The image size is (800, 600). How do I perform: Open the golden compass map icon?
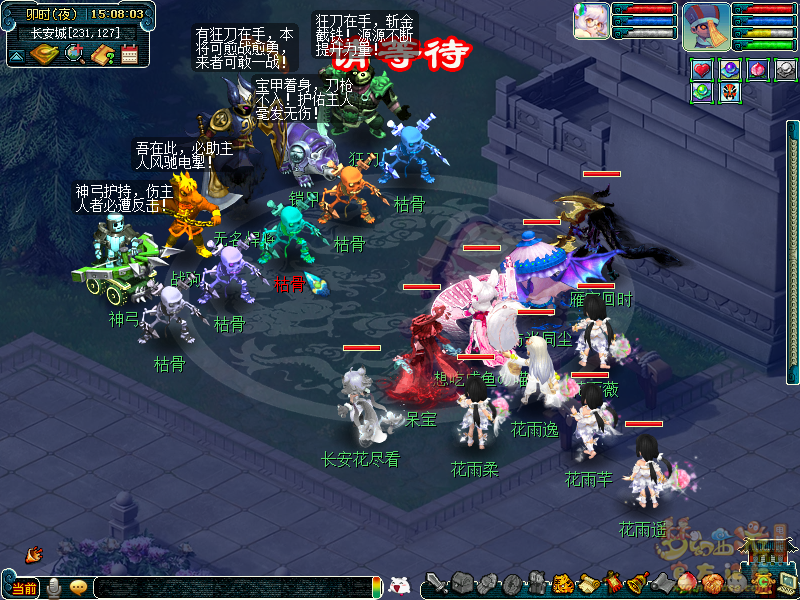(x=43, y=54)
